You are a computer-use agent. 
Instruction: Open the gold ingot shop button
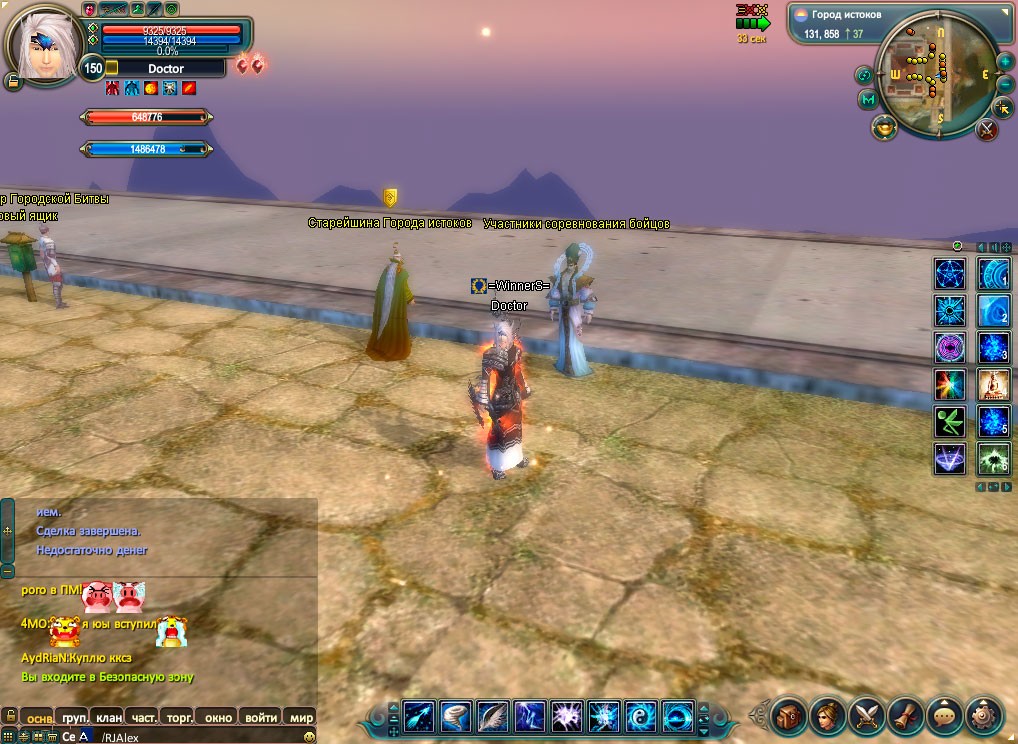point(884,127)
